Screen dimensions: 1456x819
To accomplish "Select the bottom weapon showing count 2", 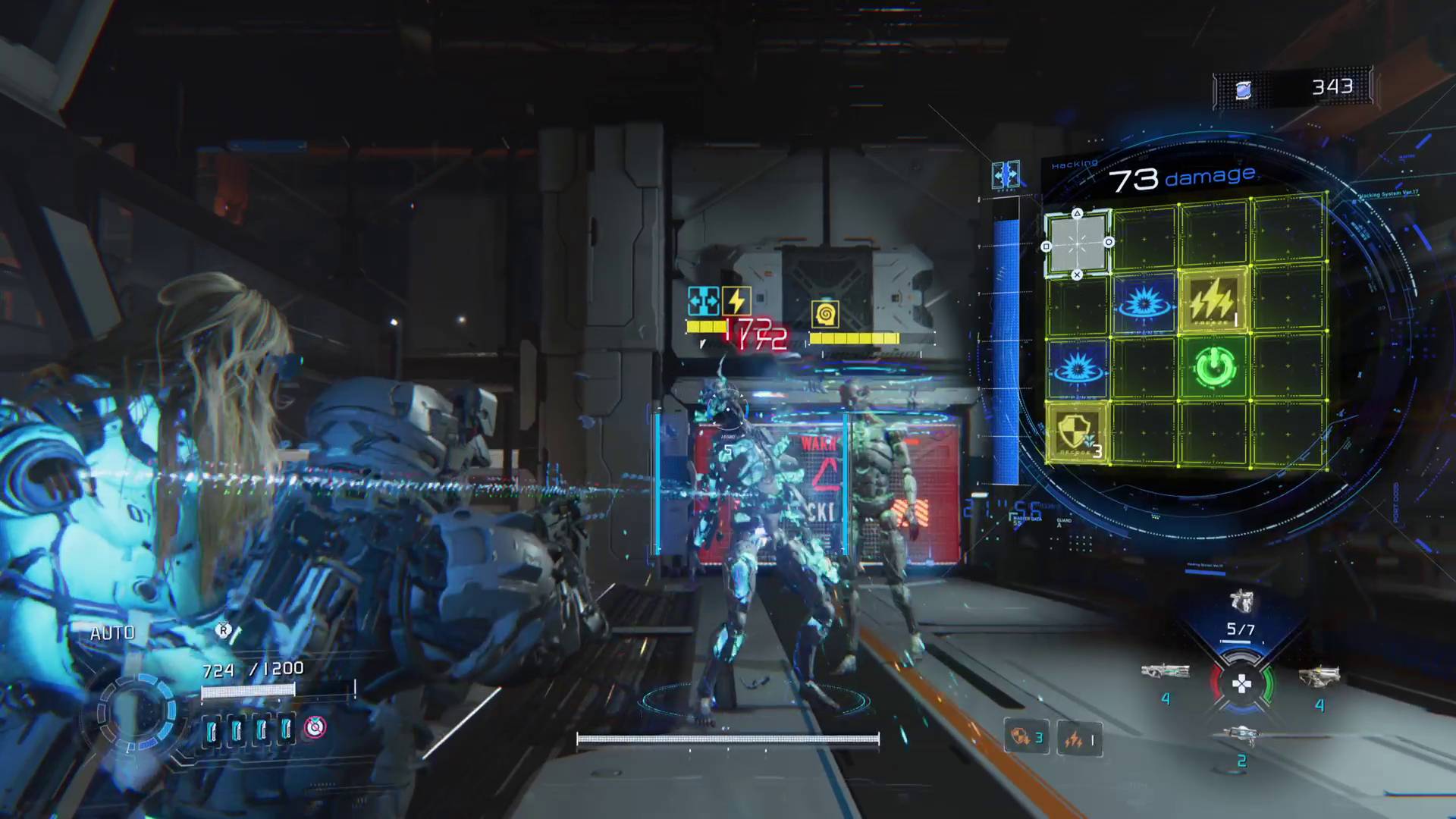I will pyautogui.click(x=1243, y=733).
